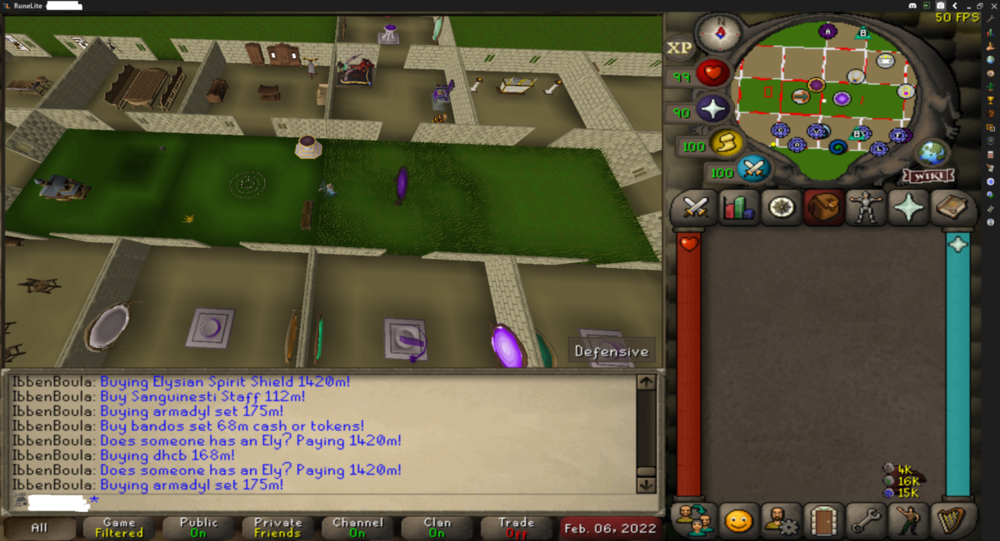Open the world map globe
The height and width of the screenshot is (541, 1000).
pyautogui.click(x=932, y=153)
